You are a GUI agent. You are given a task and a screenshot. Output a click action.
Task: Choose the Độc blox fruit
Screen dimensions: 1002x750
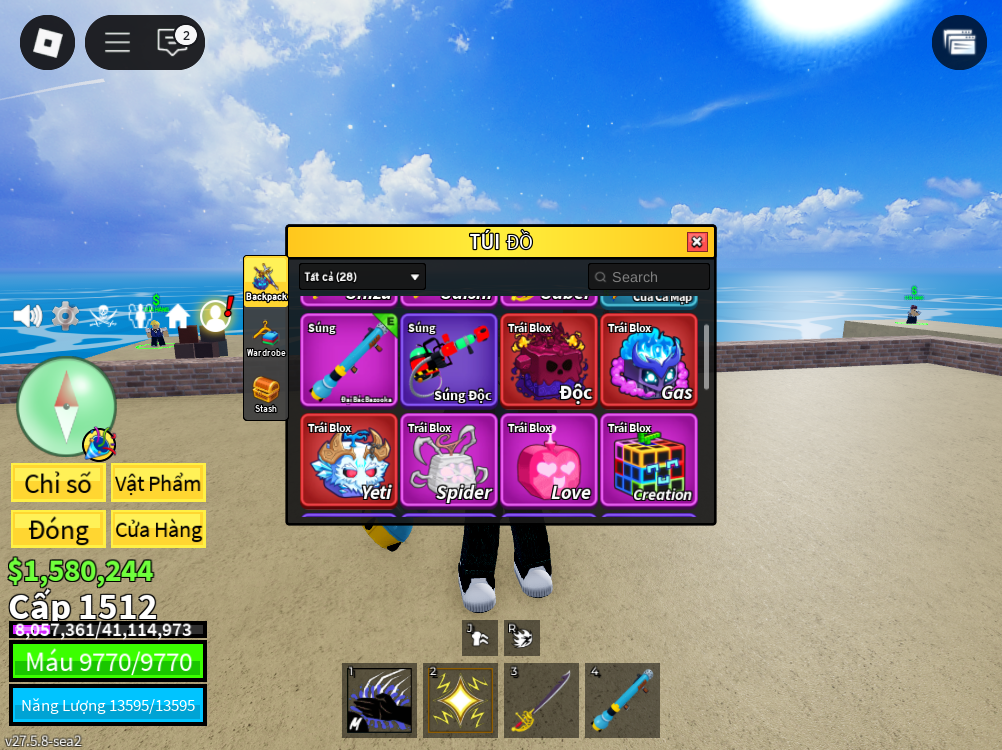pyautogui.click(x=549, y=360)
